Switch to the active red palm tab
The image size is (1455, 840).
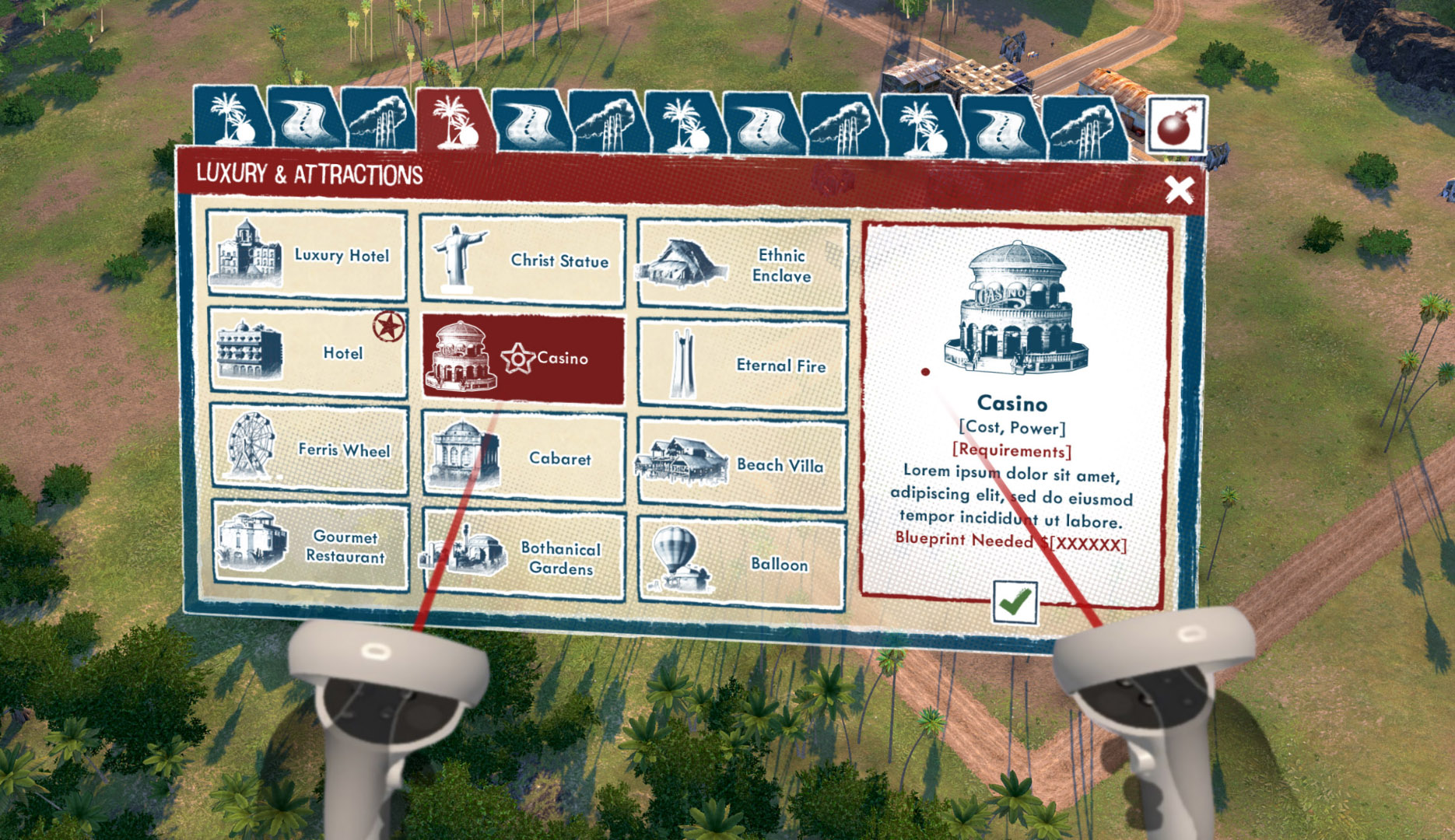coord(454,121)
